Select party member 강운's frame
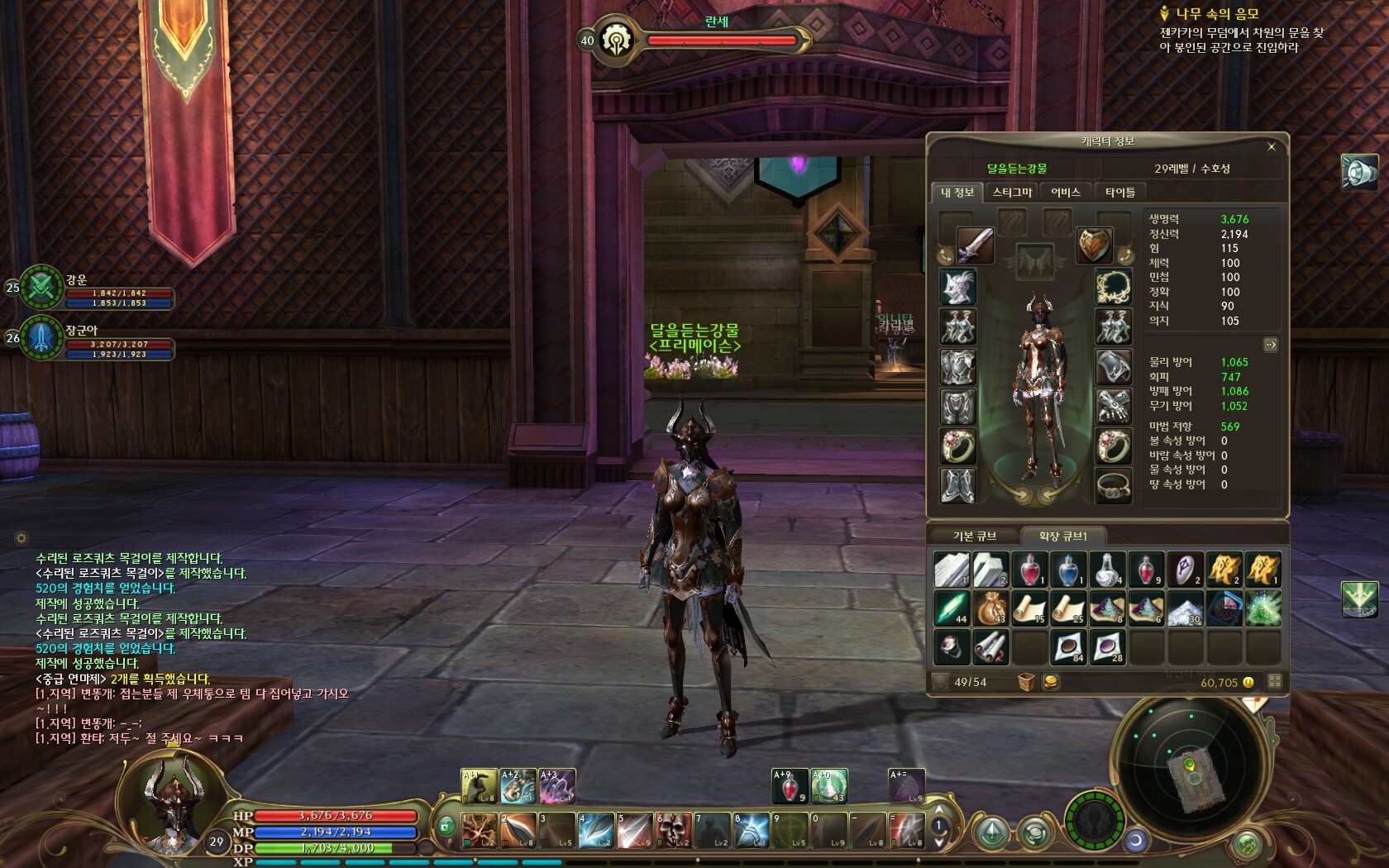The width and height of the screenshot is (1389, 868). (99, 289)
